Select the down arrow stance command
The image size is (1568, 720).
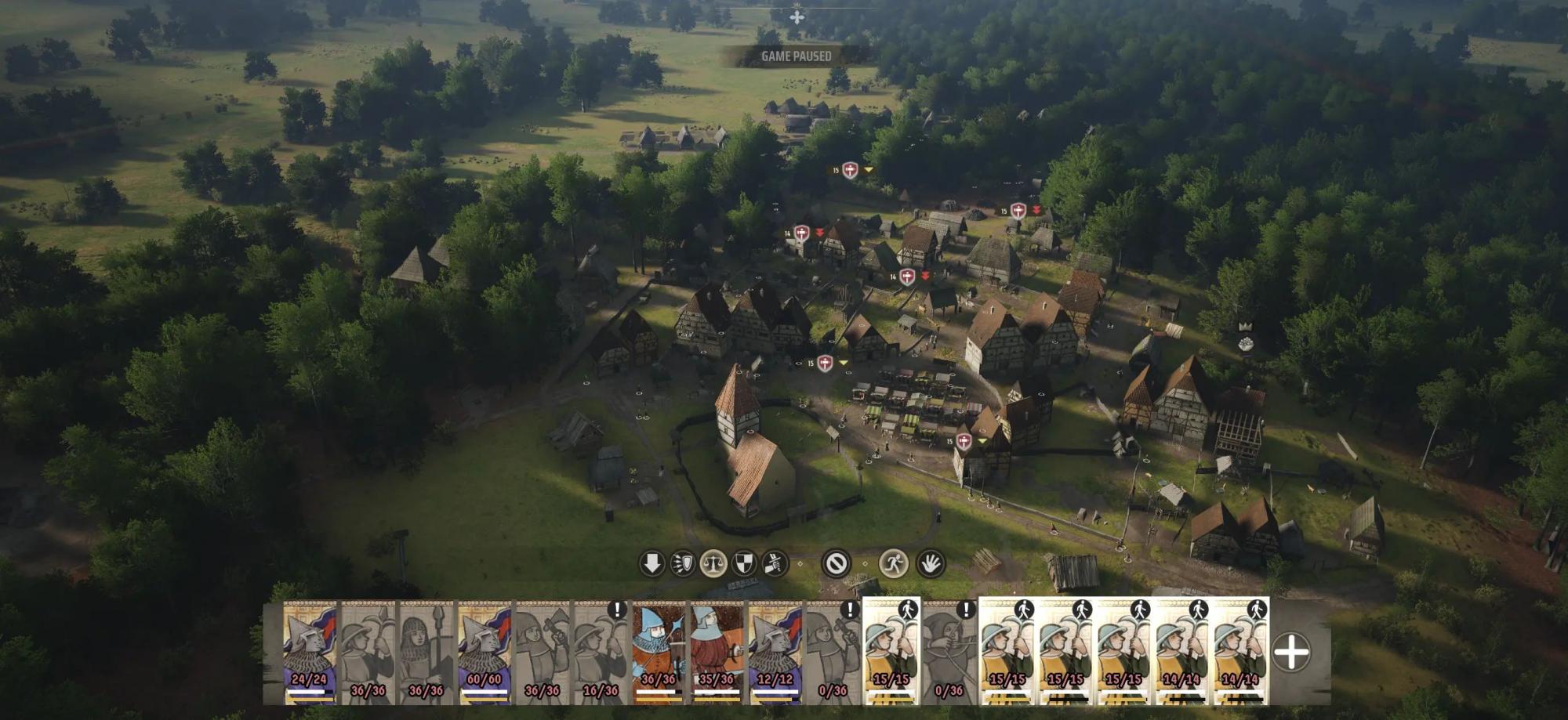click(652, 563)
